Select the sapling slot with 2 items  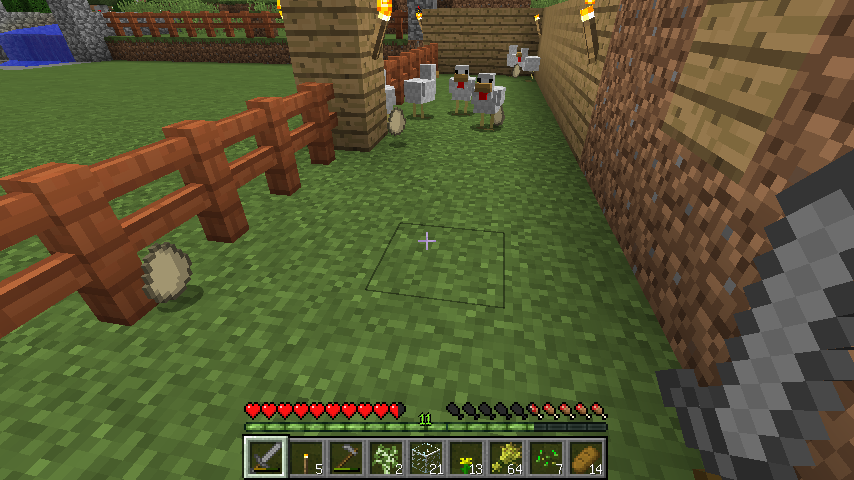[x=386, y=457]
